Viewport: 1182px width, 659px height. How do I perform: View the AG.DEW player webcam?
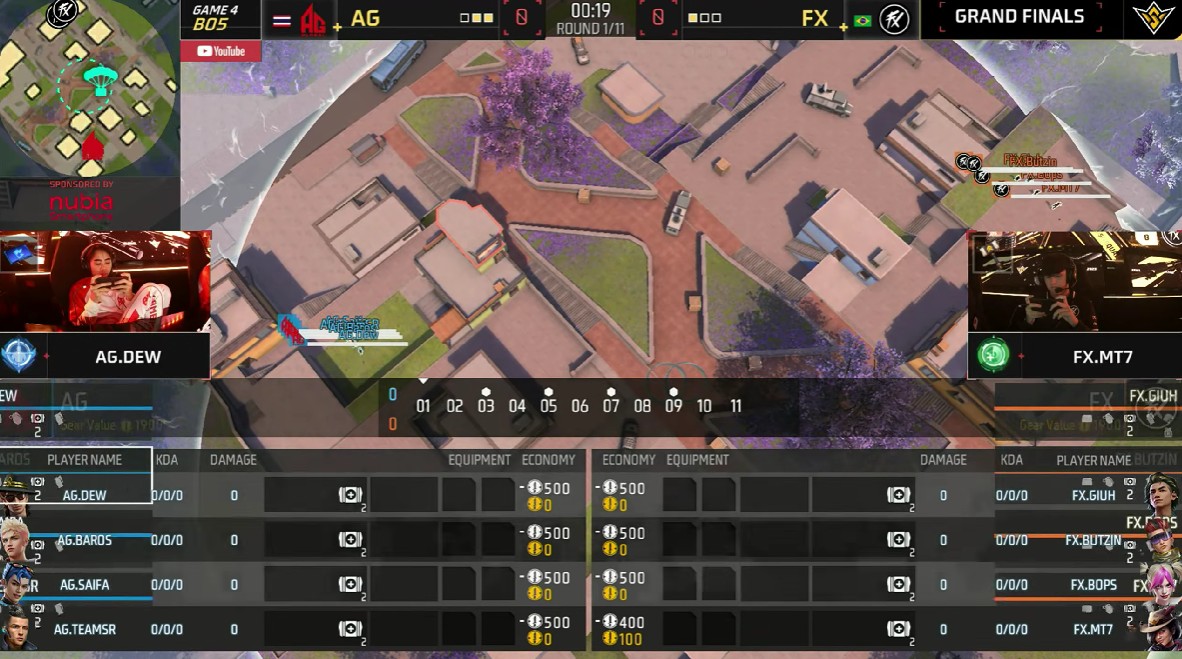105,281
